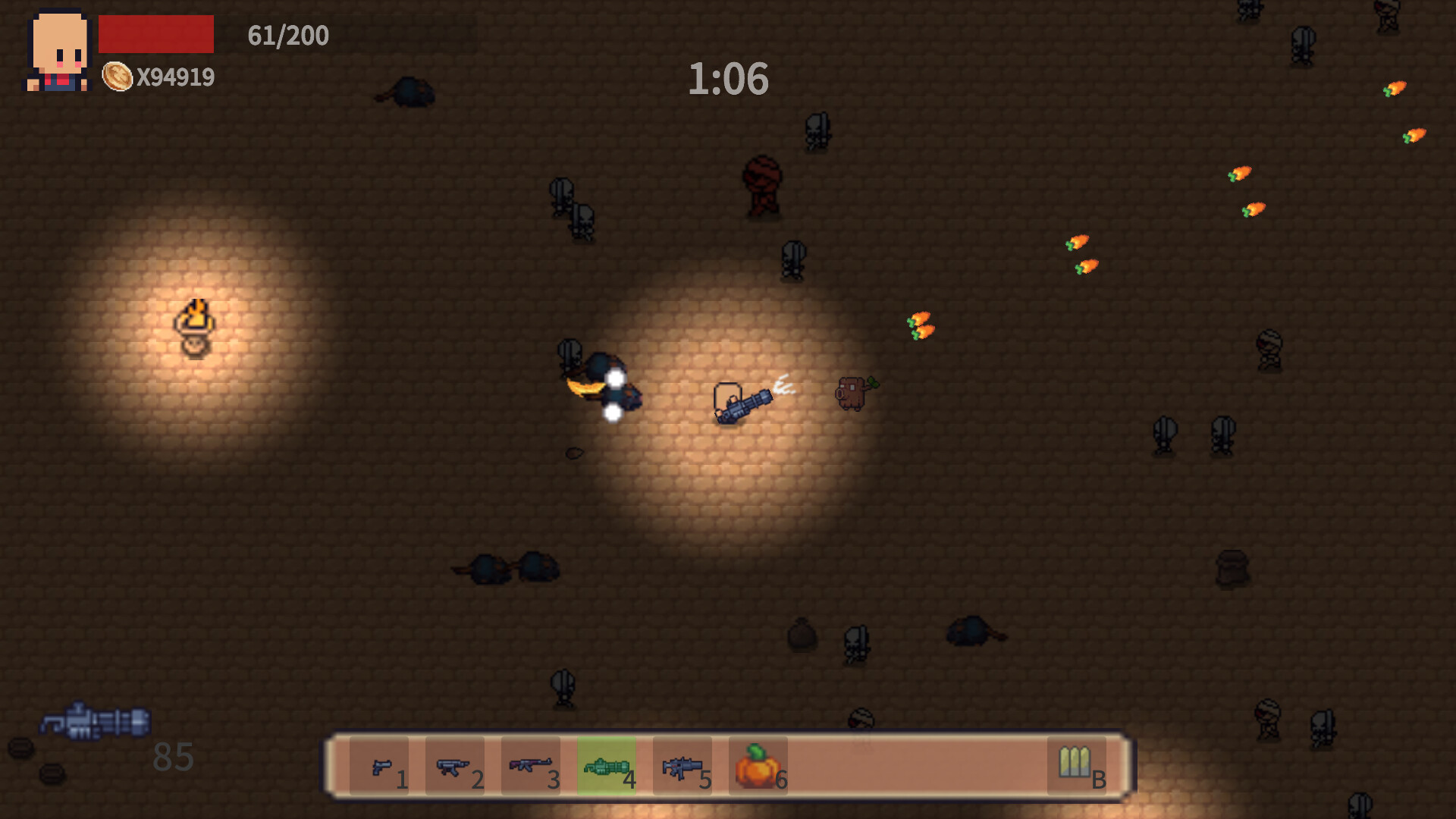Viewport: 1456px width, 819px height.
Task: Click the gold coin currency icon
Action: point(118,77)
